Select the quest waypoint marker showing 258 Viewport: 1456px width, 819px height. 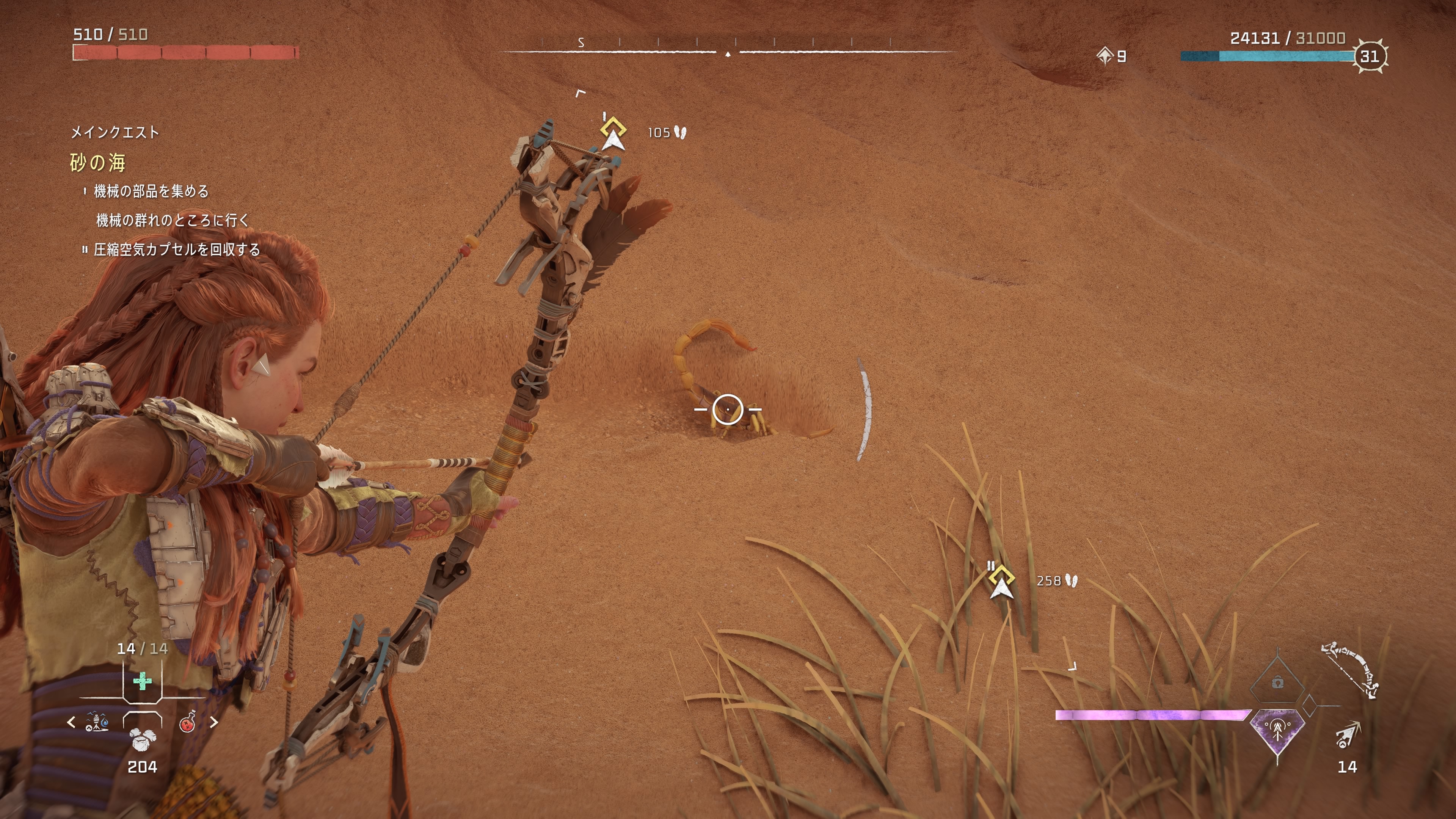tap(1001, 581)
